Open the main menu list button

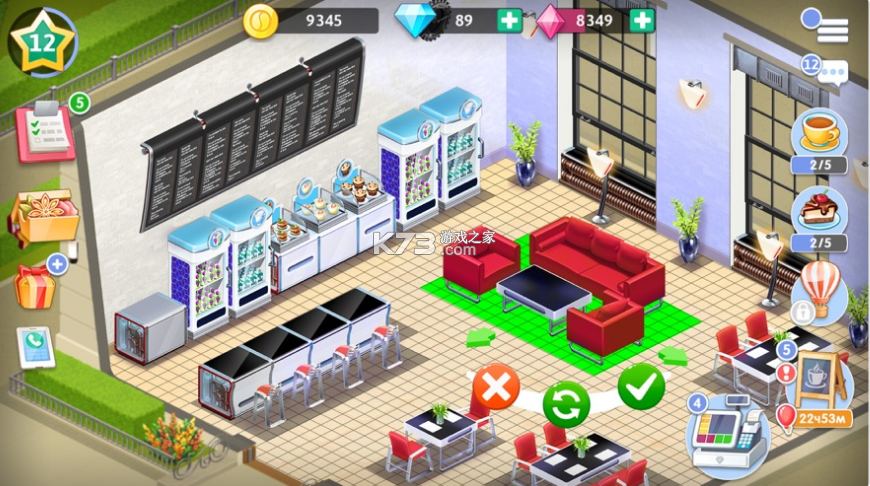(827, 26)
